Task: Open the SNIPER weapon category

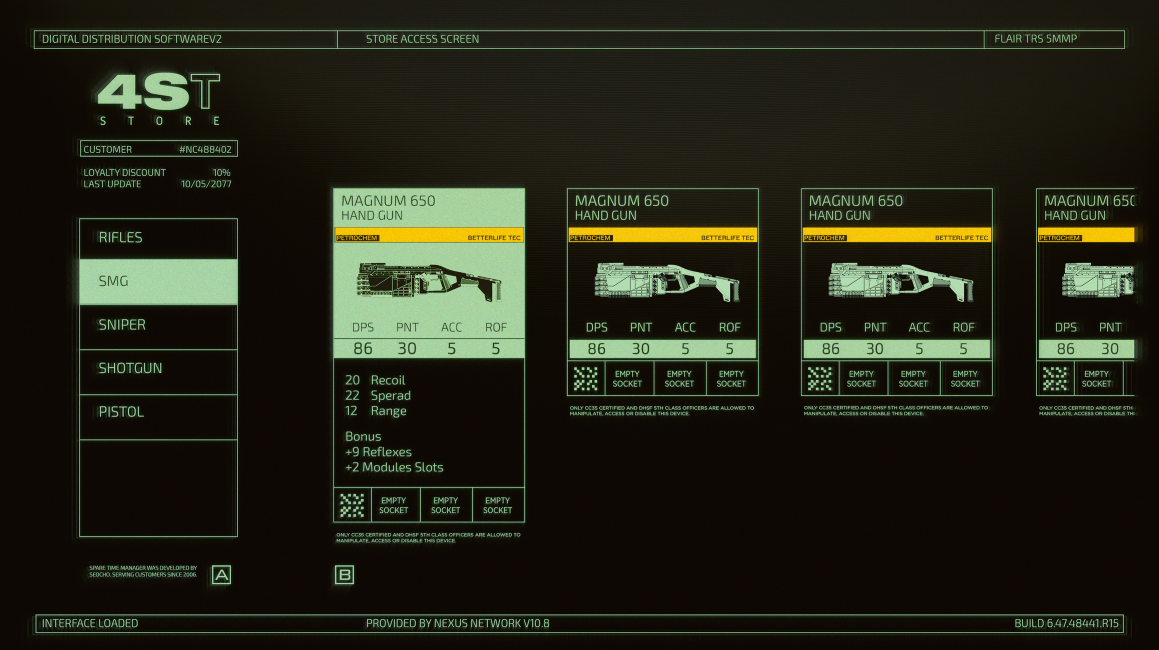Action: click(158, 325)
